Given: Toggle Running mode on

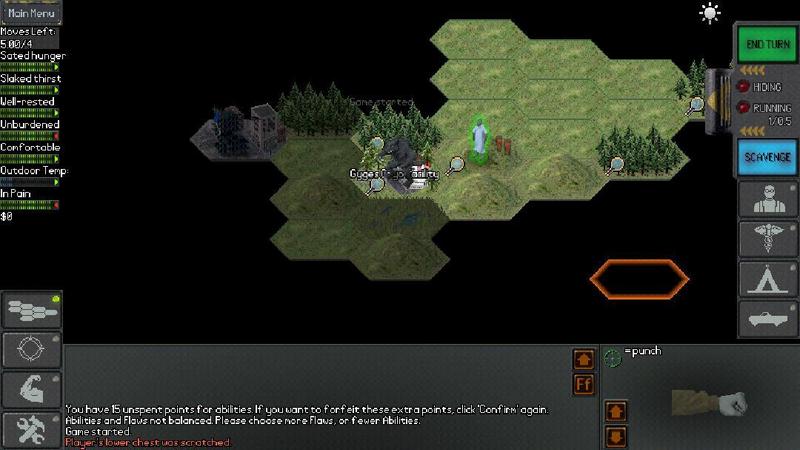Looking at the screenshot, I should tap(744, 107).
